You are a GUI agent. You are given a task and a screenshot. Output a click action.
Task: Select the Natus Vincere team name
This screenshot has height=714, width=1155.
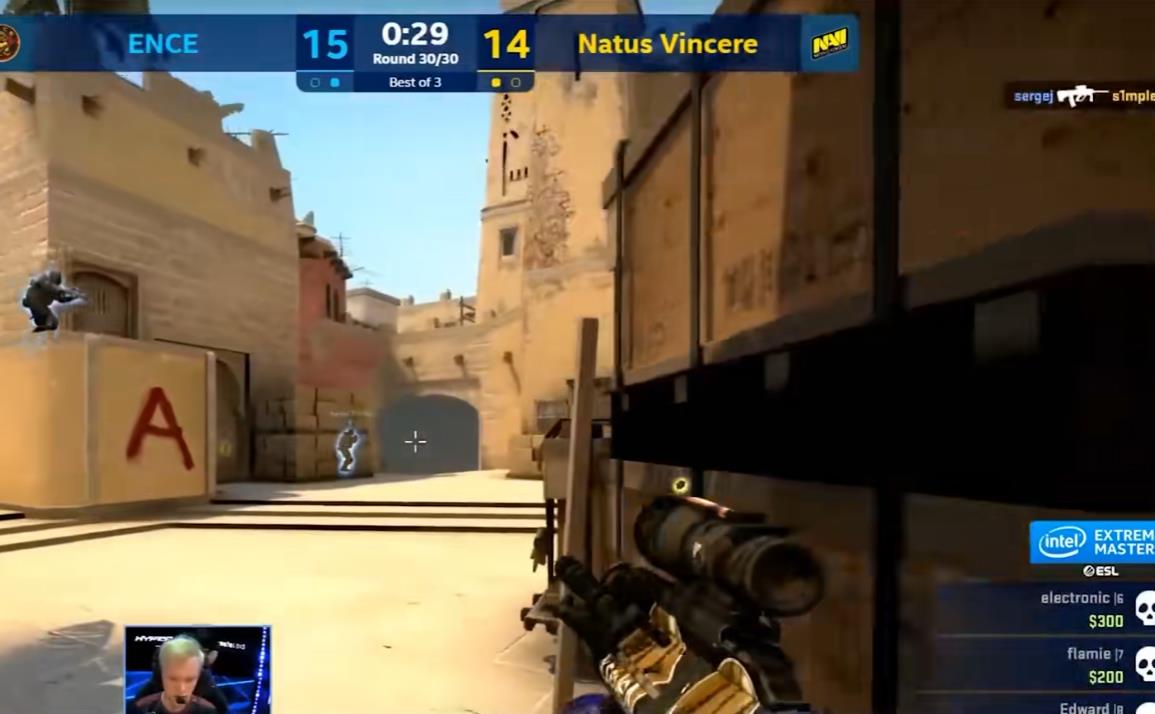coord(667,44)
